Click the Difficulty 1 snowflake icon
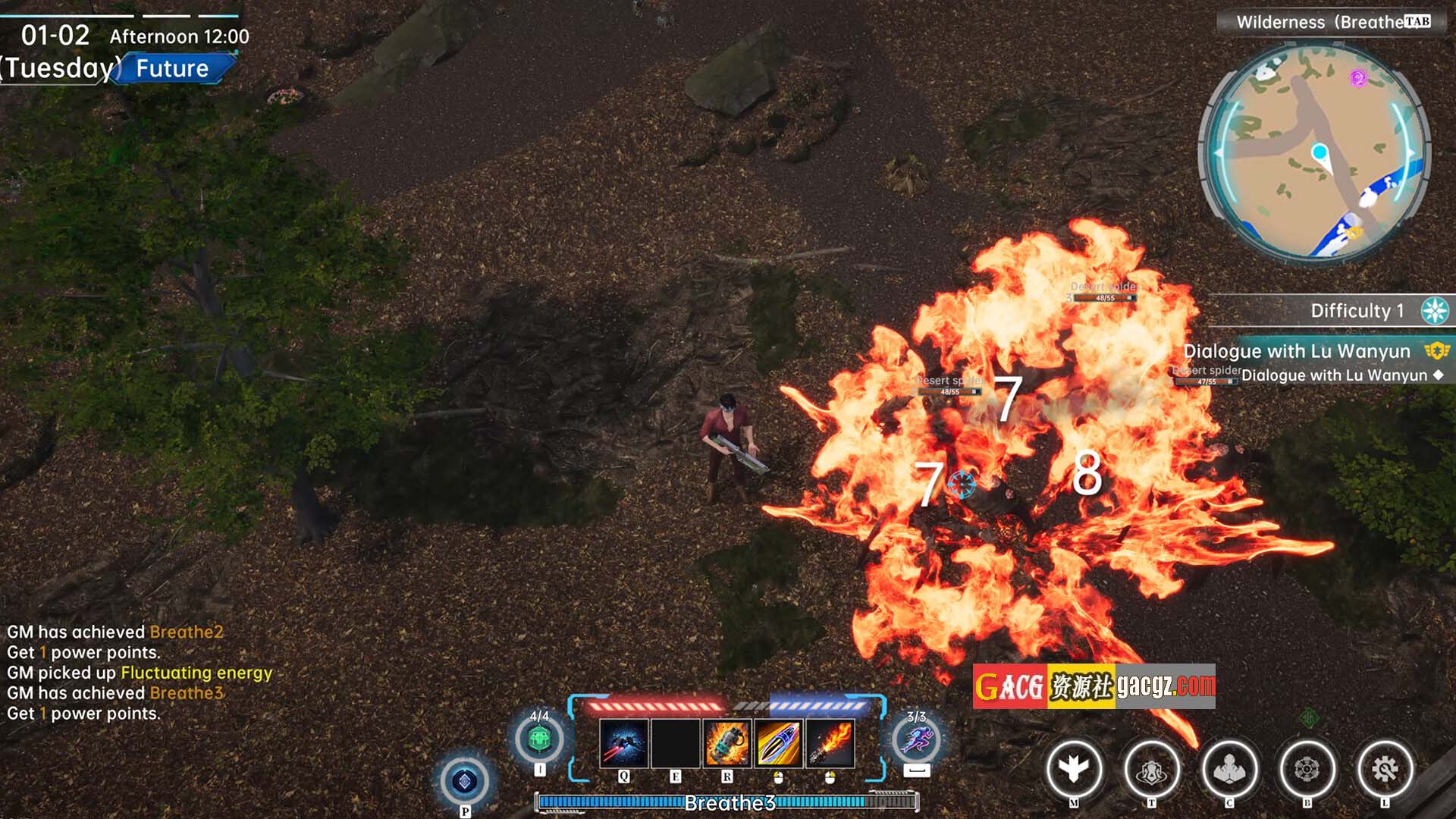 pyautogui.click(x=1435, y=311)
